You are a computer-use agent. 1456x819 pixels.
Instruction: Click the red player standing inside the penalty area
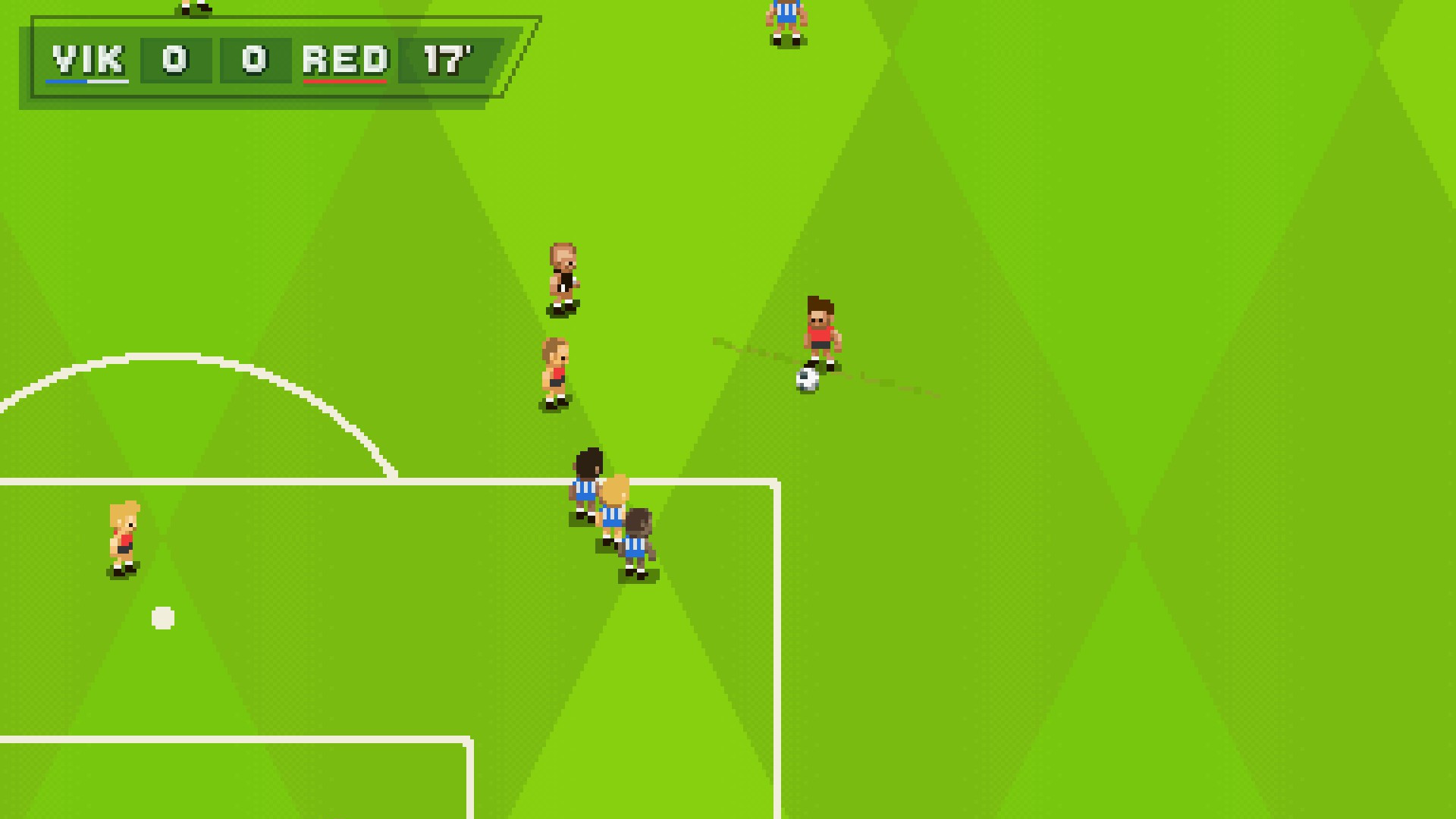(124, 538)
